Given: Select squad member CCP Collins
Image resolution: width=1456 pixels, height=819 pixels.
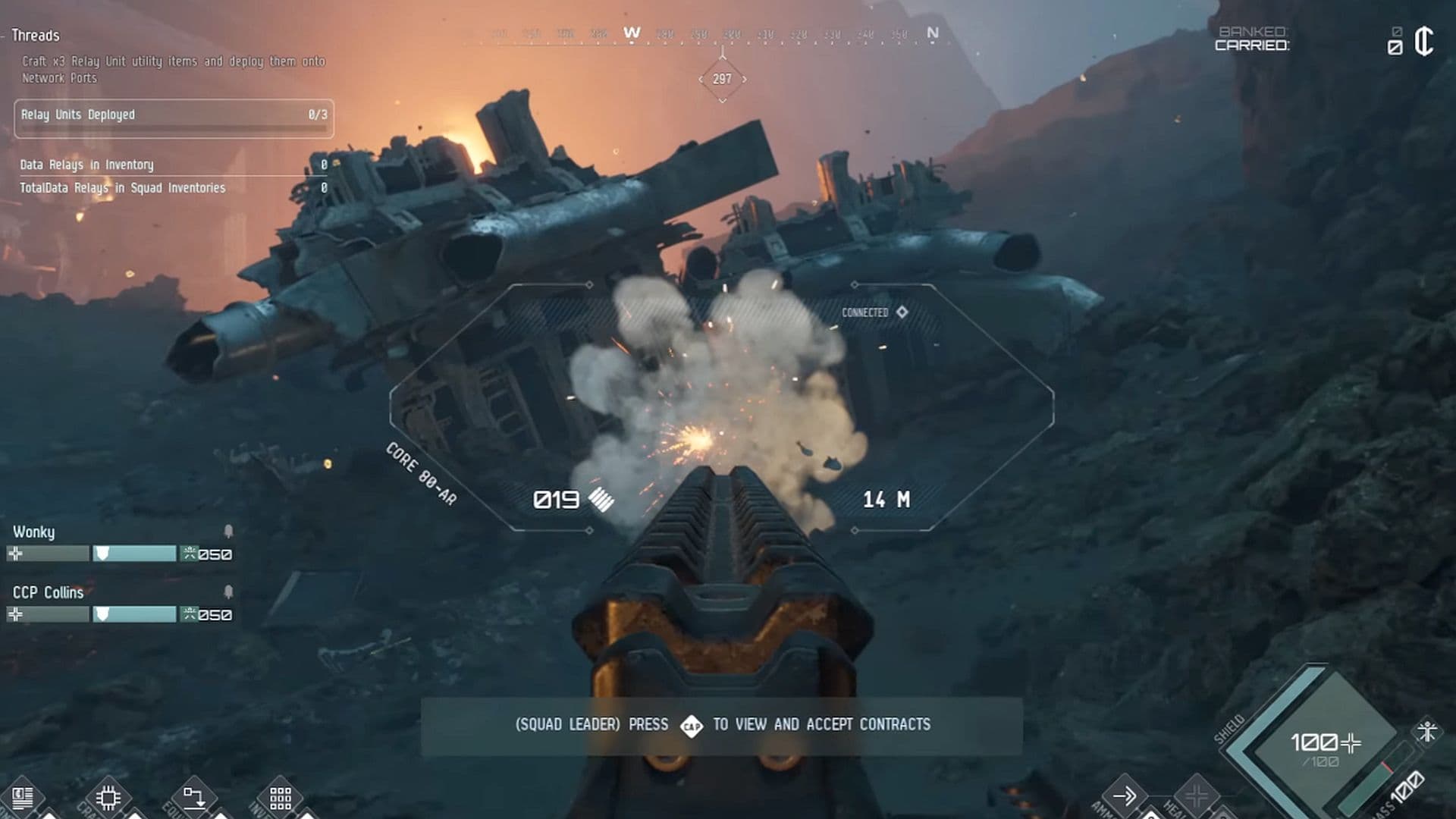Looking at the screenshot, I should pos(48,593).
